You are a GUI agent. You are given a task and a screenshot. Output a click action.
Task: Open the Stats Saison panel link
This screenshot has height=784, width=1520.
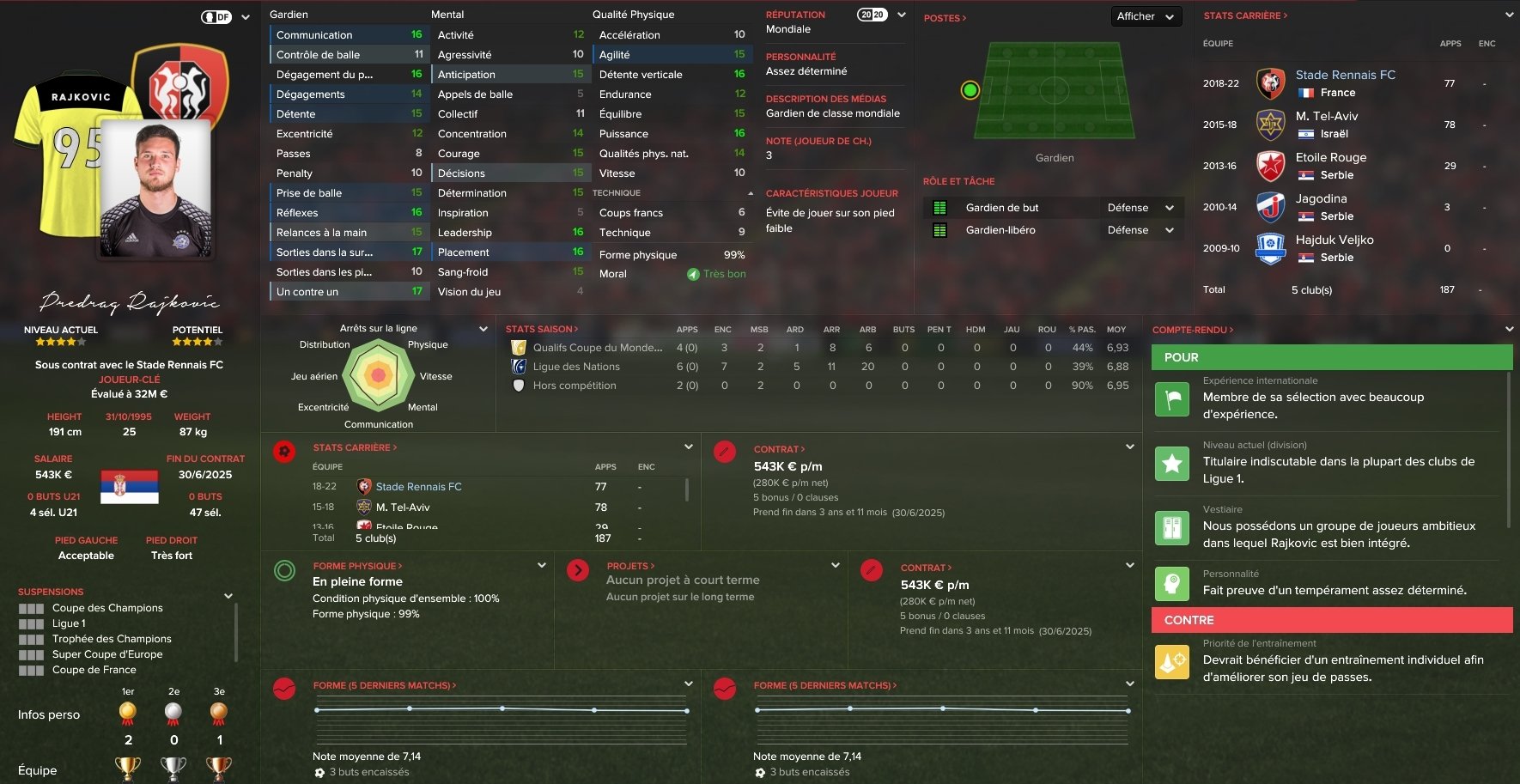tap(541, 329)
